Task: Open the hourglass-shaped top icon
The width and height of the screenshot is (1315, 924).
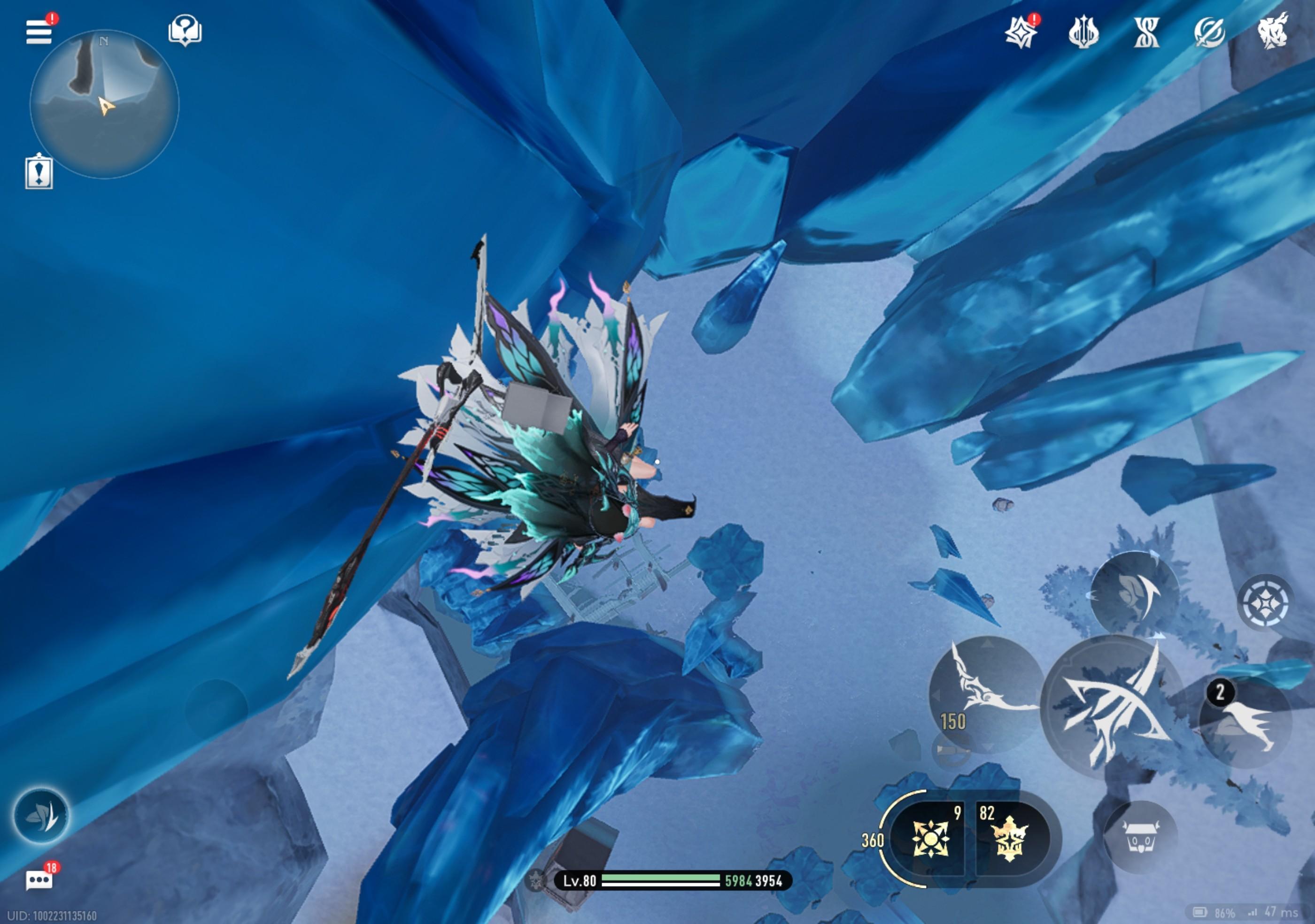Action: coord(1146,32)
